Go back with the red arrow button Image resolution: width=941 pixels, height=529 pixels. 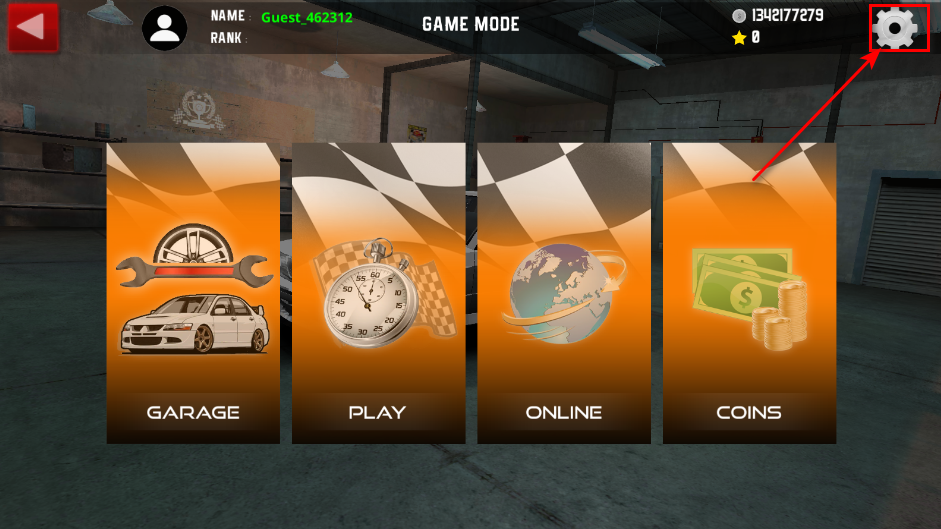tap(33, 27)
